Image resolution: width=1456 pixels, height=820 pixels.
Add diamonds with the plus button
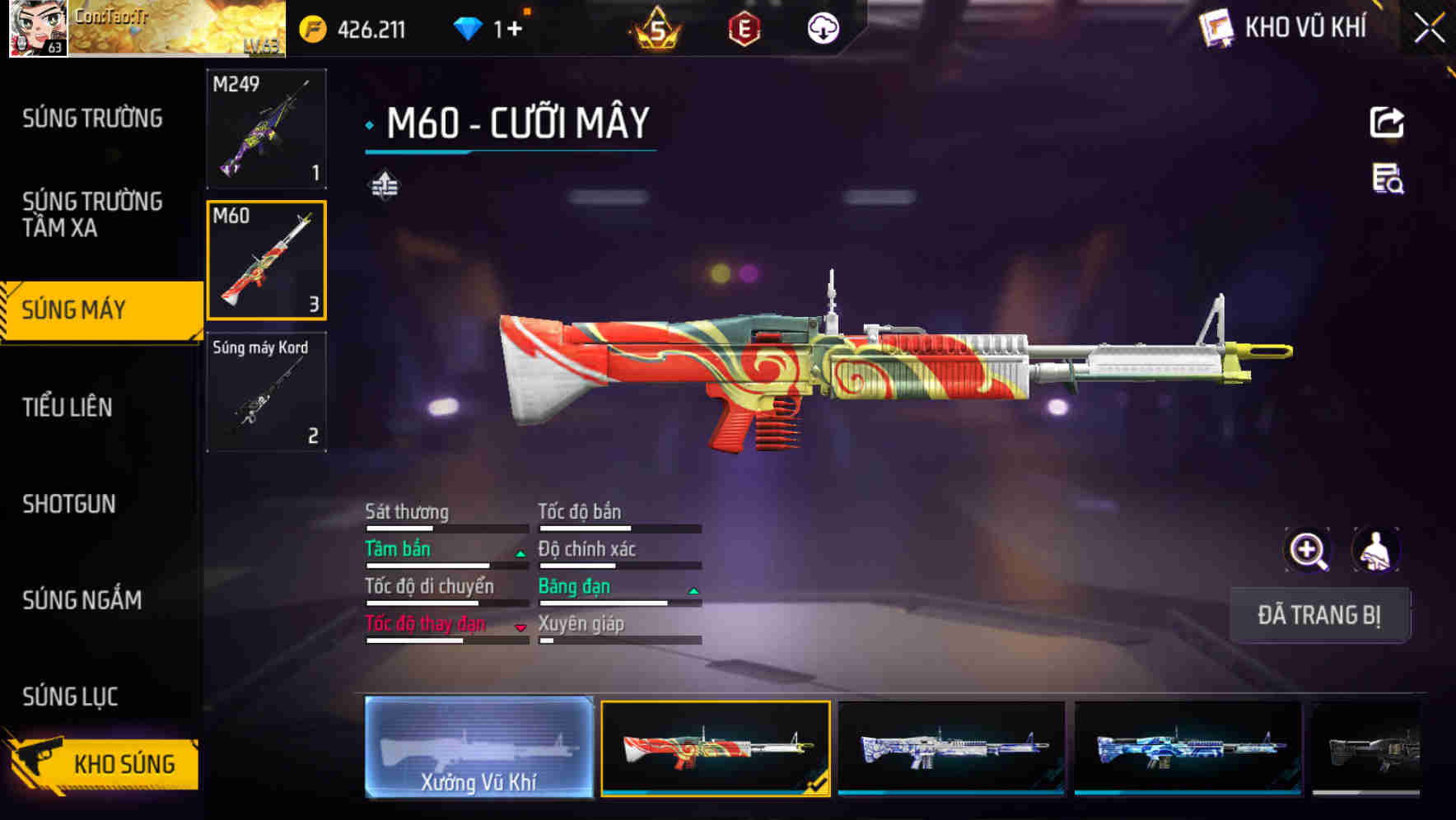pos(515,30)
